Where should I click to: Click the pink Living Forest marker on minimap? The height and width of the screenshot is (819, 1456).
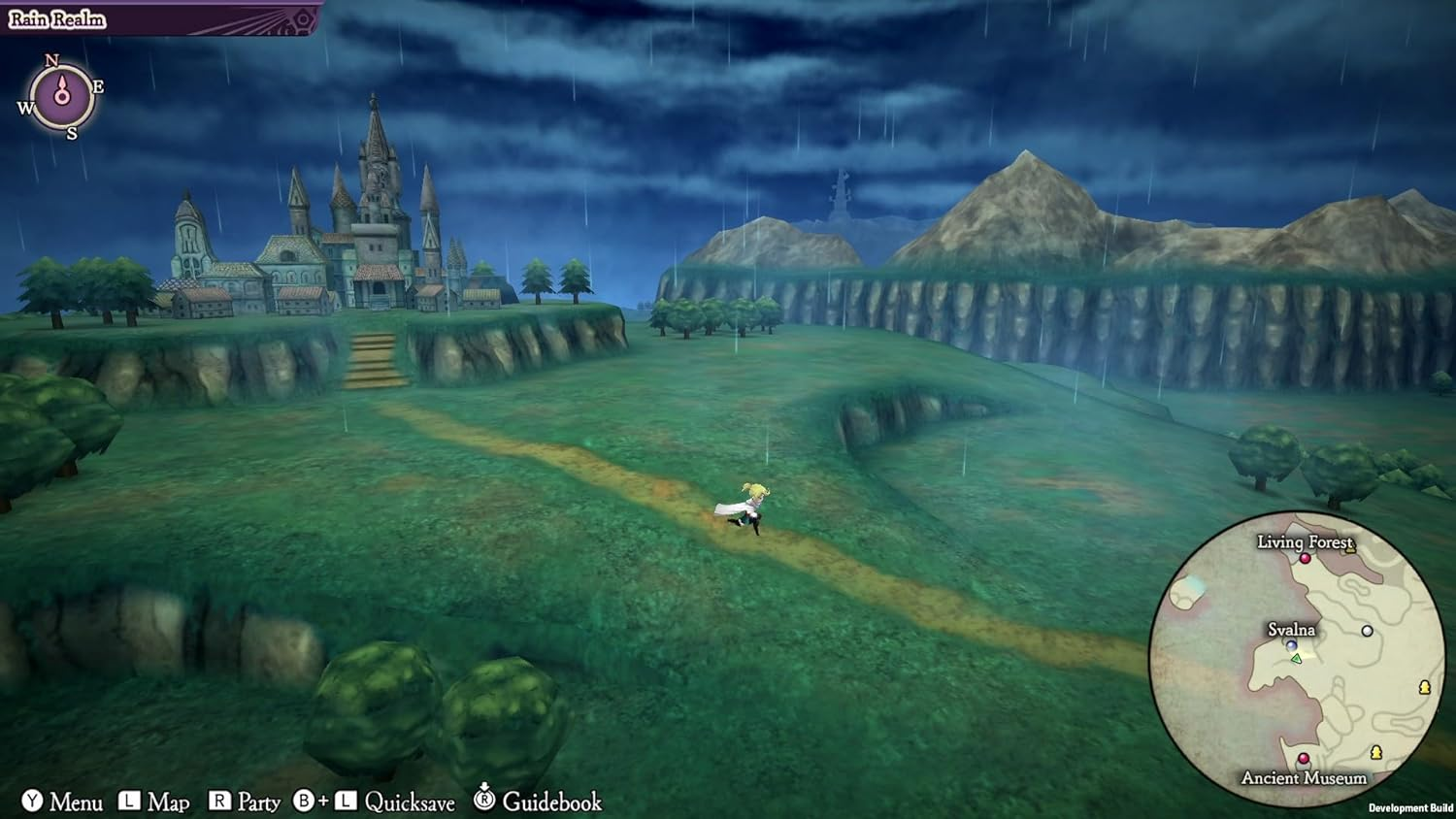tap(1306, 559)
